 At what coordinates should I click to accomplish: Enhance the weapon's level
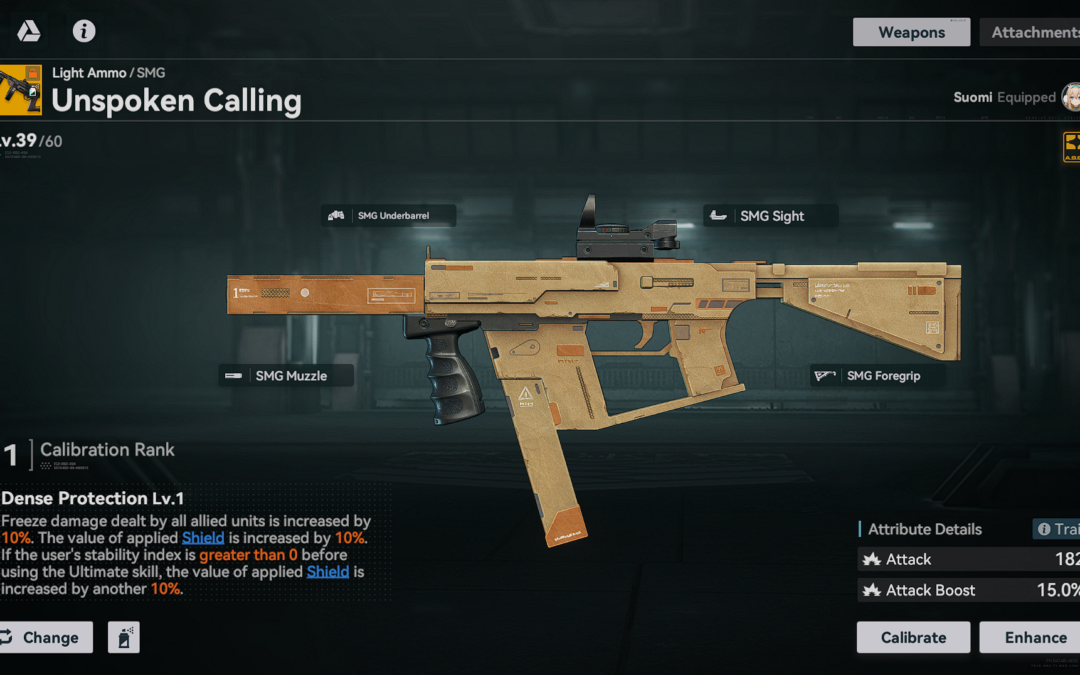point(1032,637)
